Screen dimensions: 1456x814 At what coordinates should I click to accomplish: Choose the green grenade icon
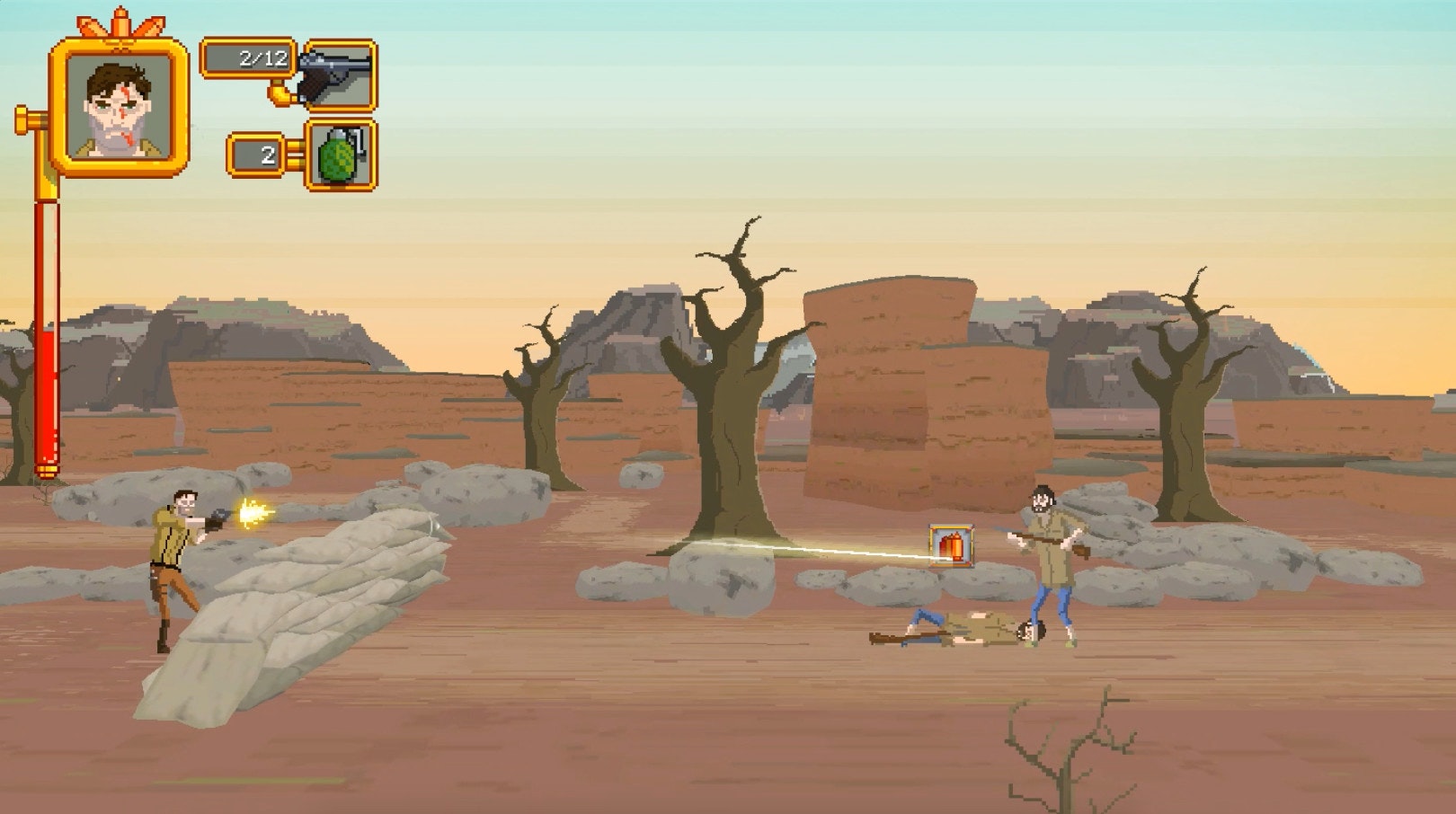pos(341,156)
